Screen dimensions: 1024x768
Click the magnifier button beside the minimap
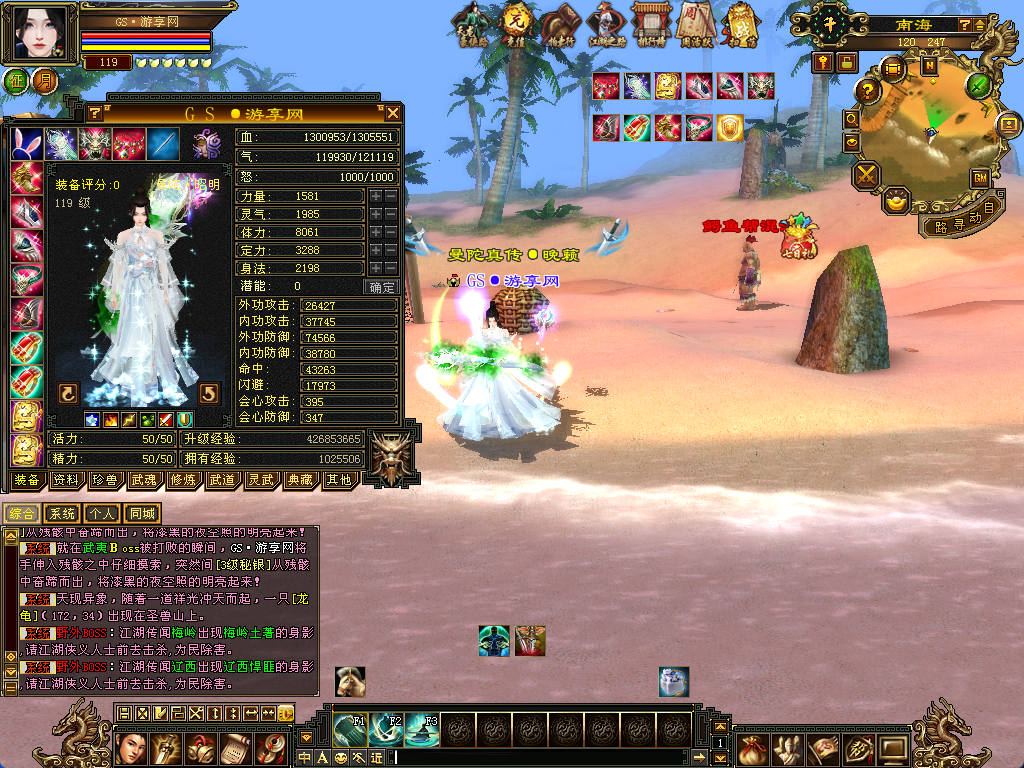852,119
